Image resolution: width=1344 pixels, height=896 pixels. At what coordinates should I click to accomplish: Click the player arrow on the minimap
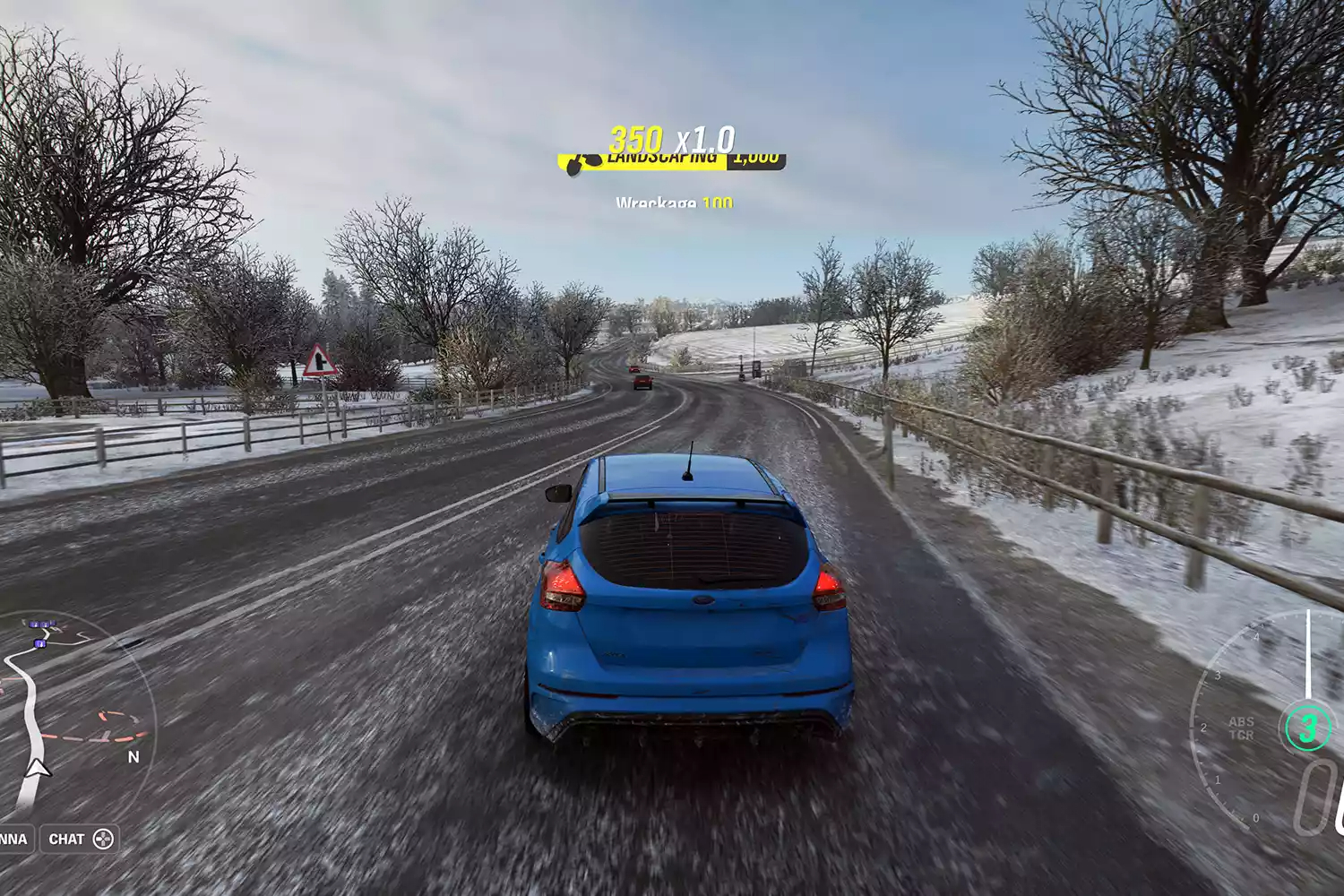(x=37, y=768)
